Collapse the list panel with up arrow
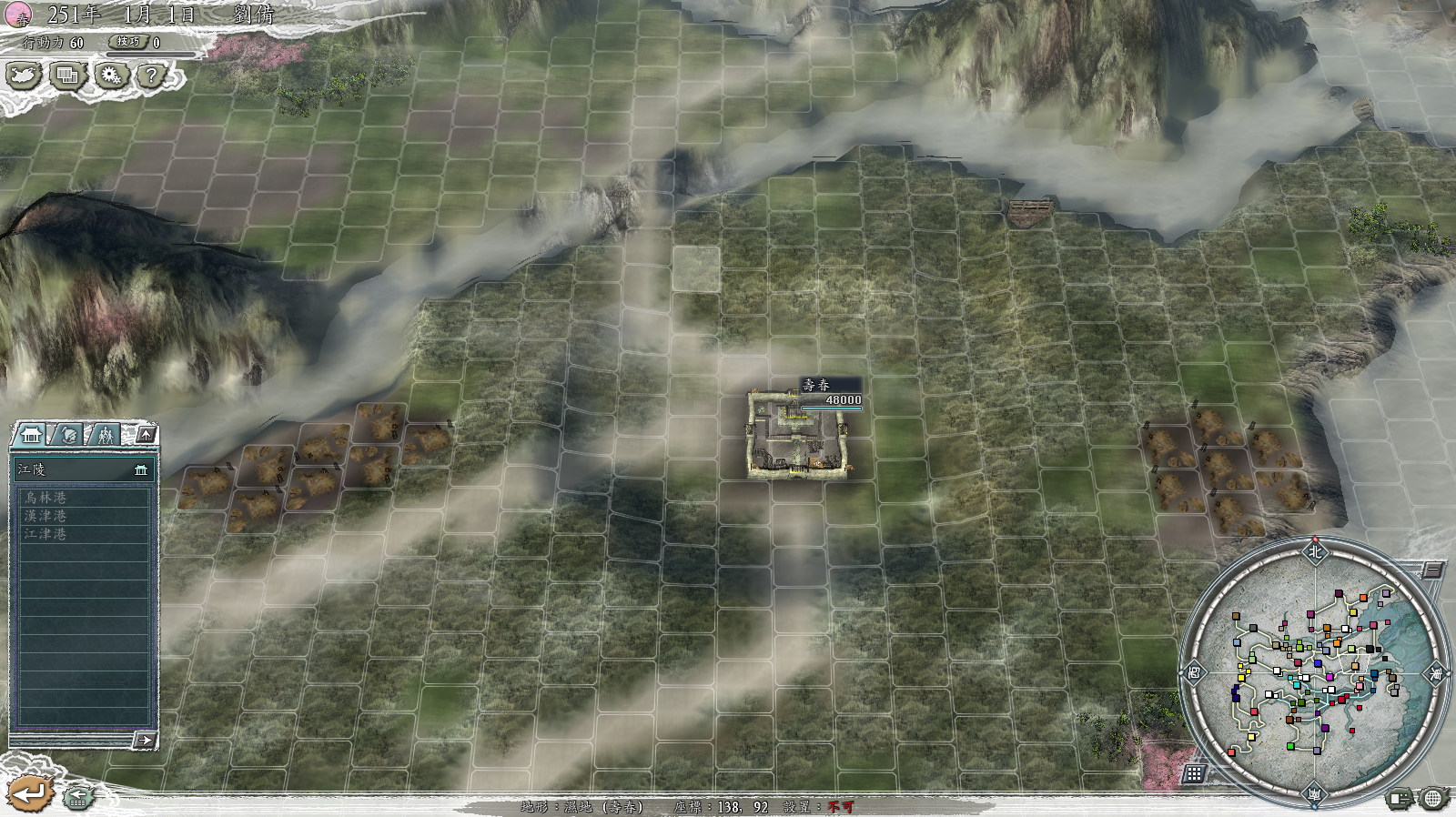1456x817 pixels. click(146, 435)
